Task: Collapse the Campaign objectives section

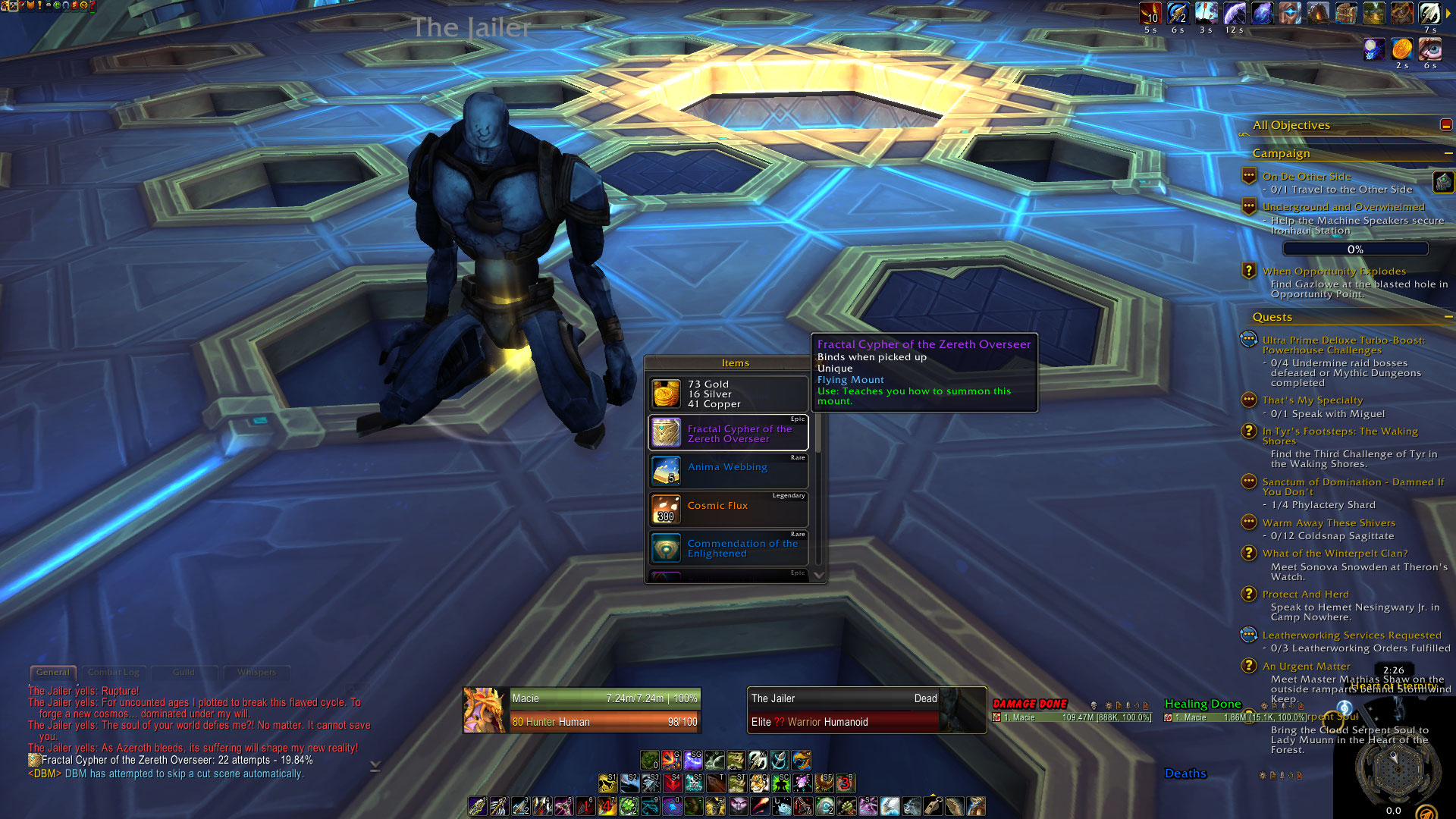Action: [x=1448, y=153]
